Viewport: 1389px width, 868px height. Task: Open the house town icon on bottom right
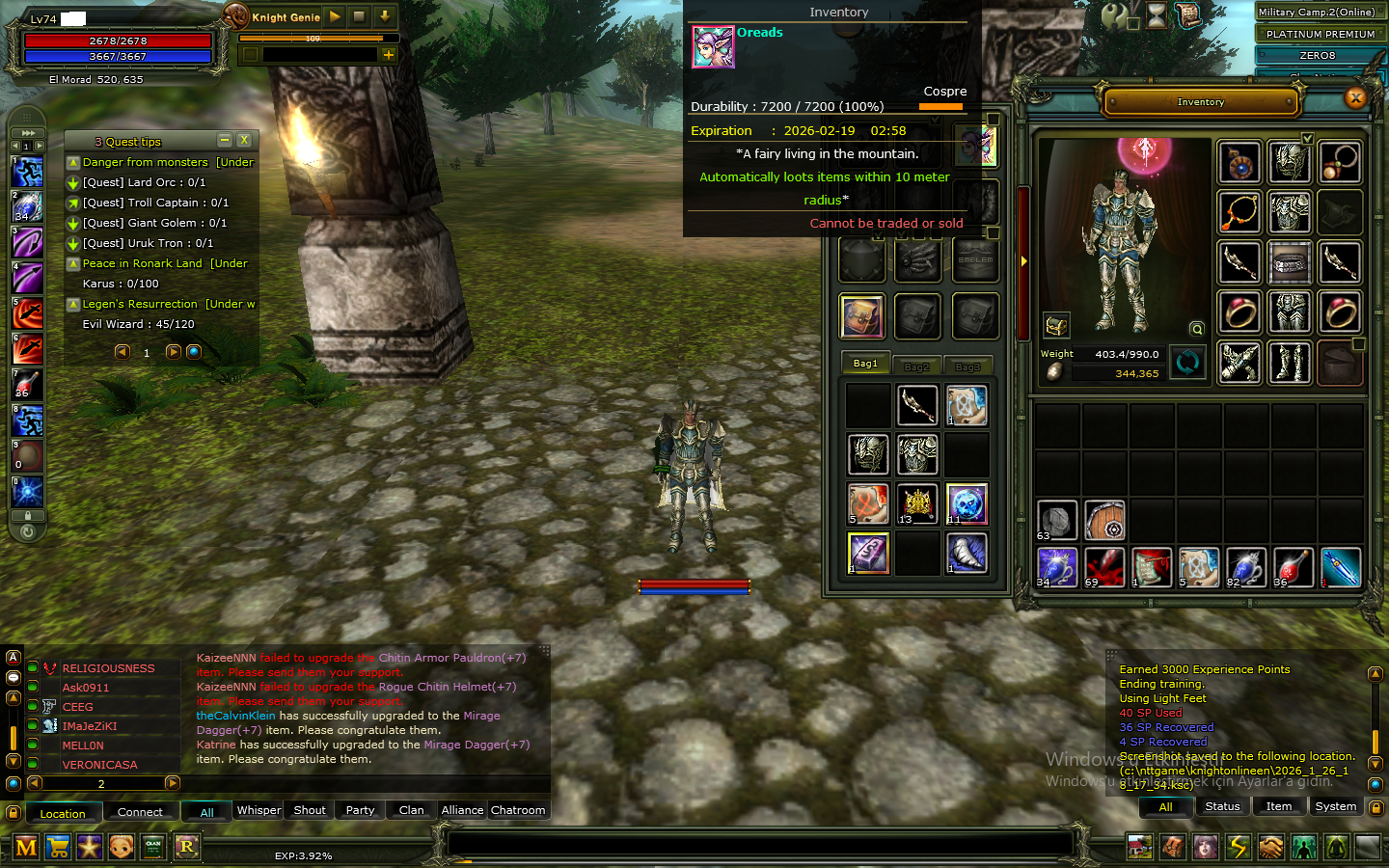[1140, 846]
